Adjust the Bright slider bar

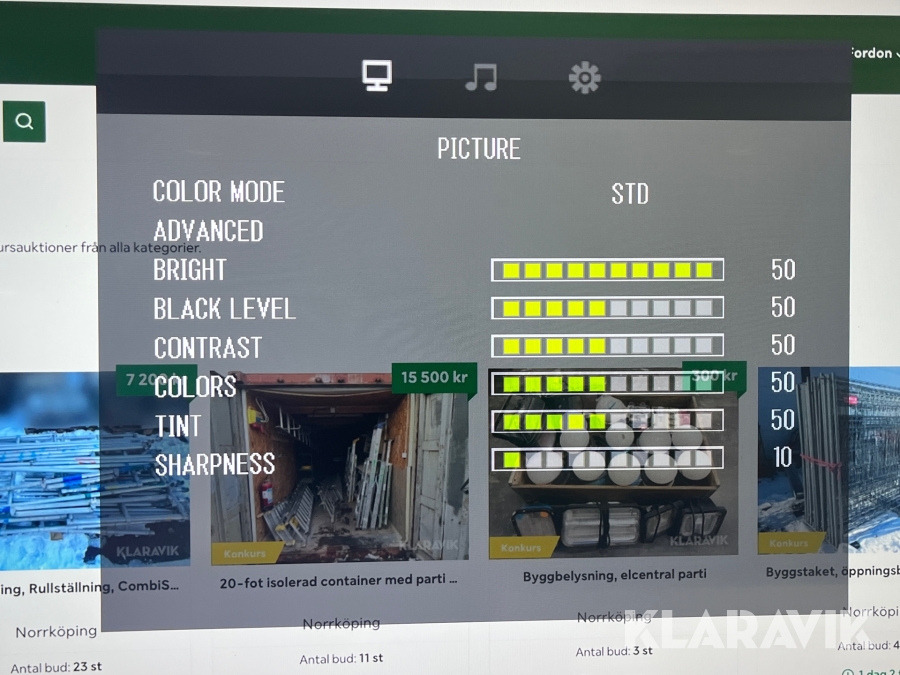607,270
